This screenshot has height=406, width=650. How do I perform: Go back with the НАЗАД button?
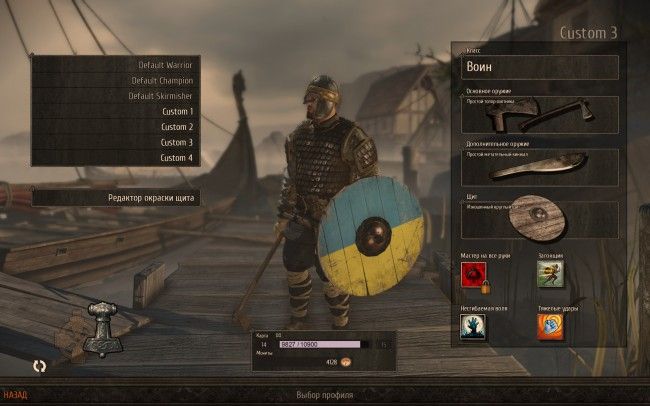point(14,394)
